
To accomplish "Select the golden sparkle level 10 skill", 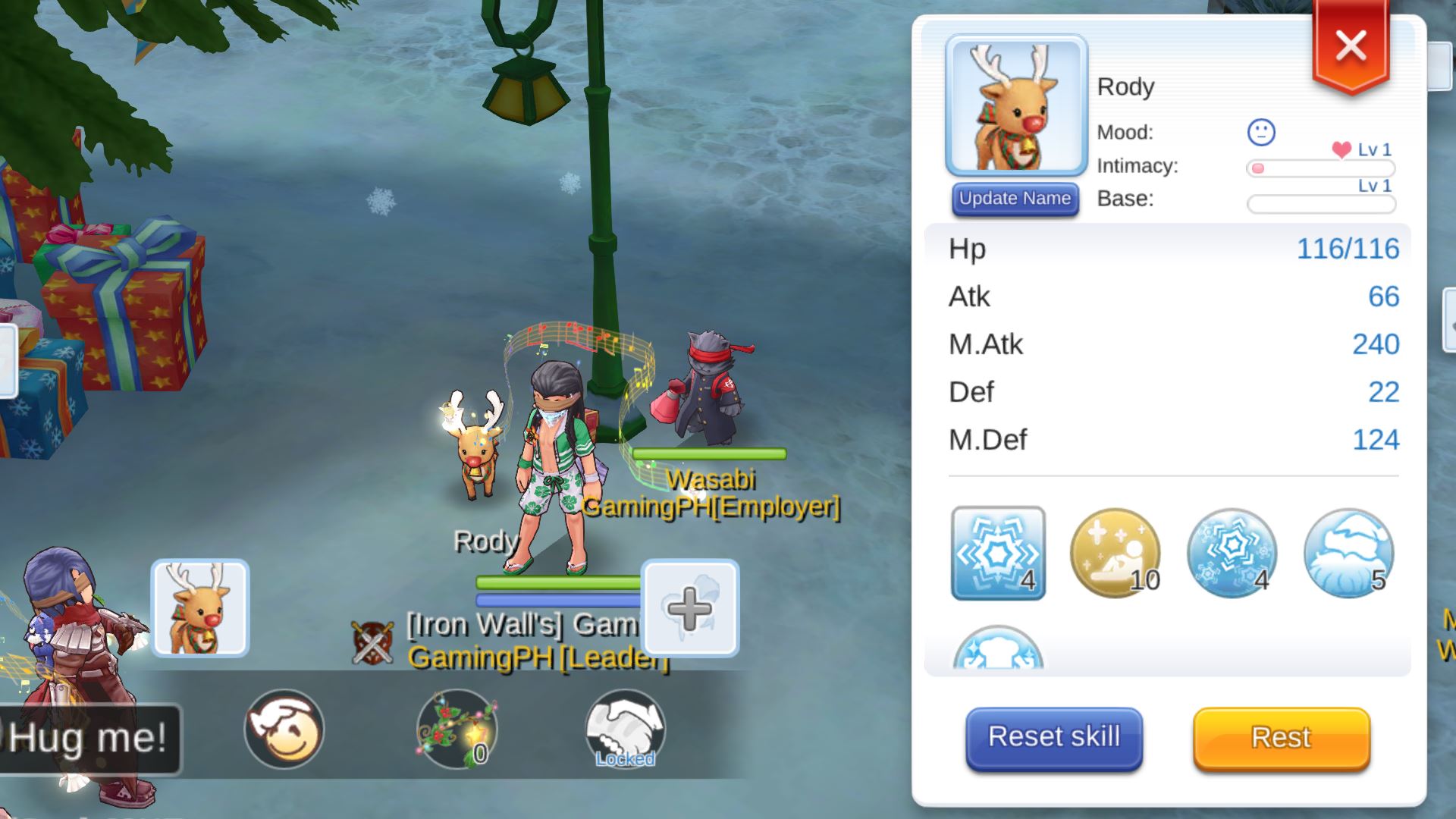I will [x=1115, y=553].
